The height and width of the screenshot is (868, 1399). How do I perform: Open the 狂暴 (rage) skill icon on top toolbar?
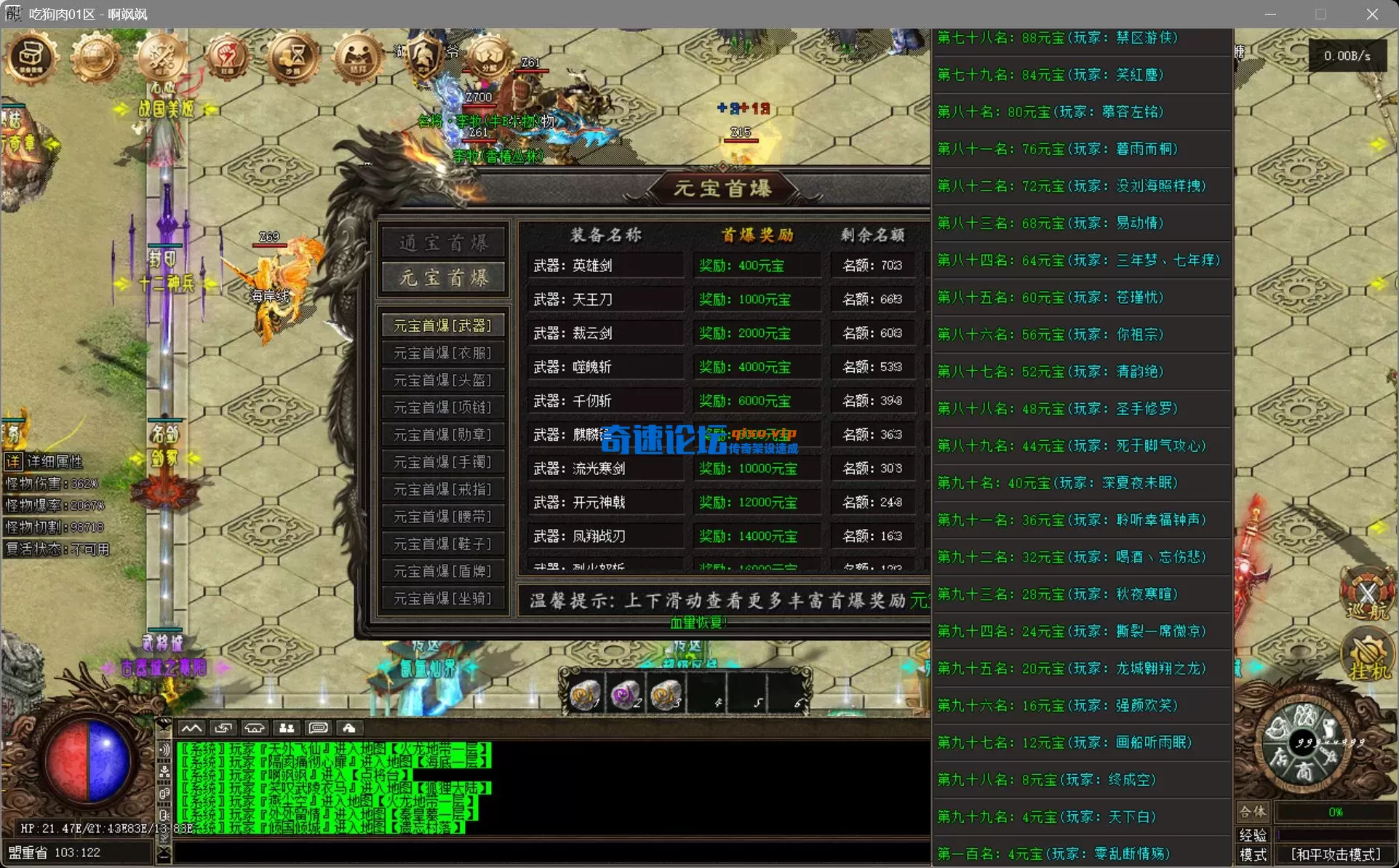[x=226, y=58]
